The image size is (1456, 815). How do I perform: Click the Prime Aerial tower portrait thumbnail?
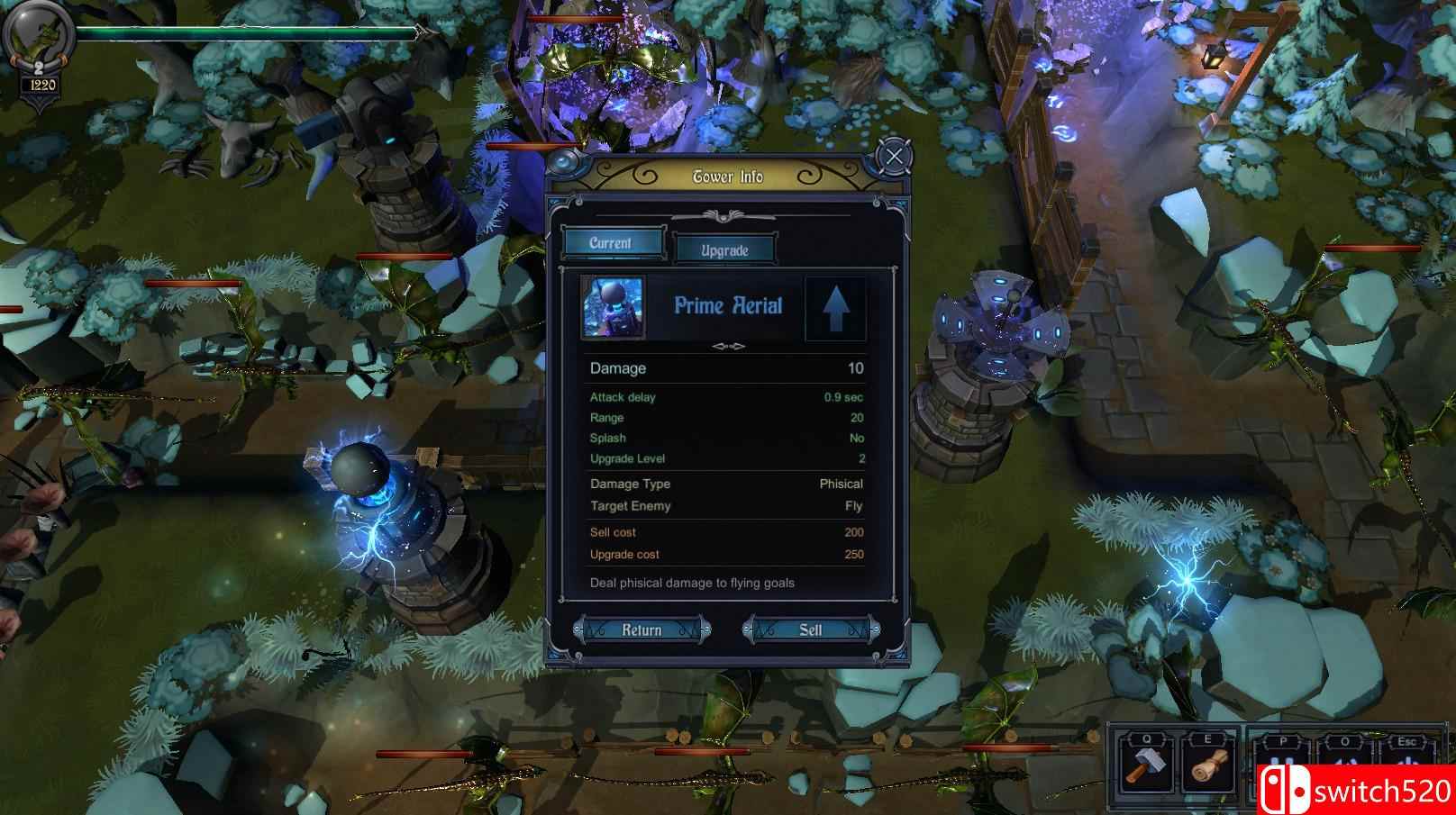[x=615, y=306]
